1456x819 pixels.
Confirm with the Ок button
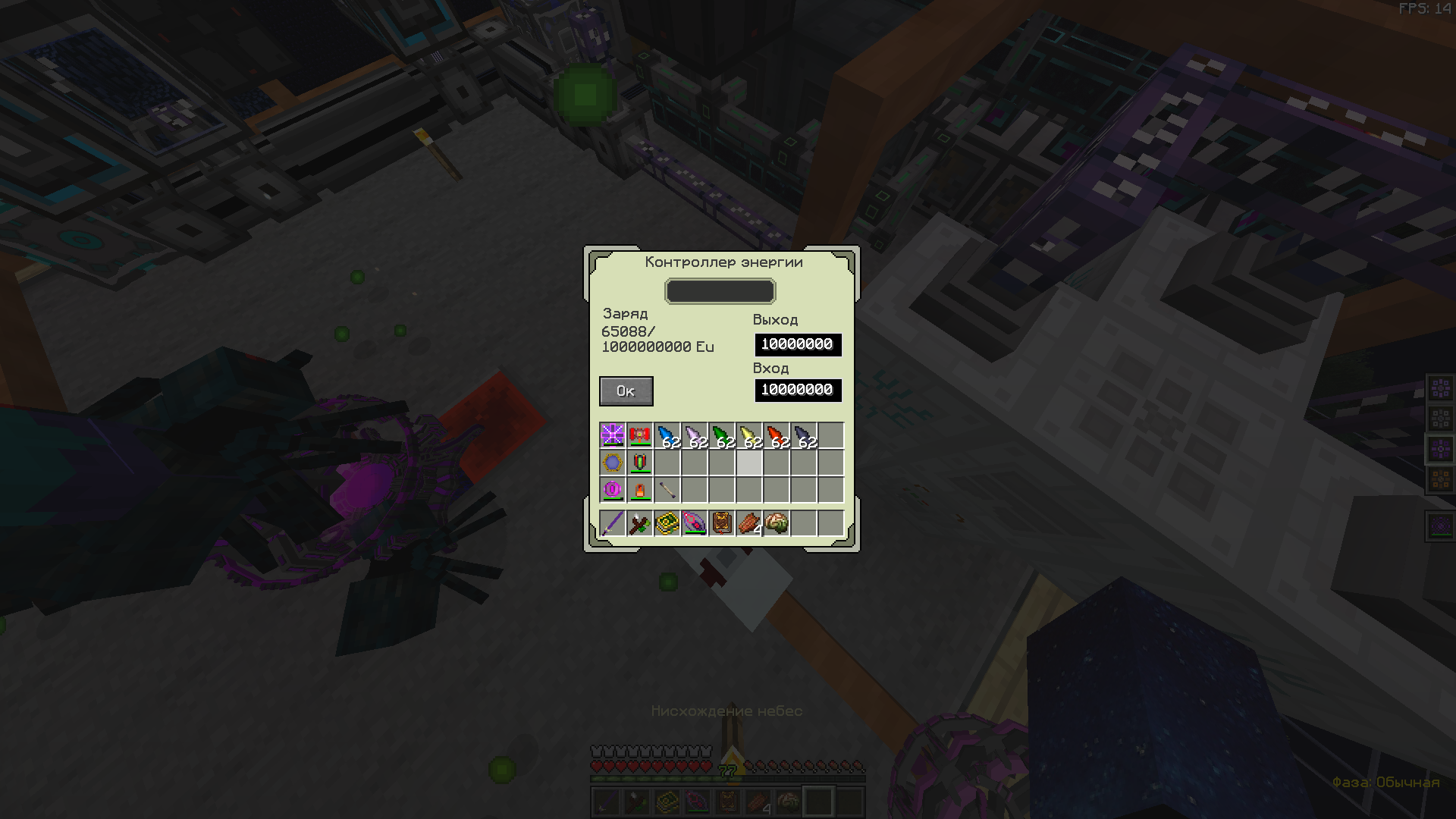tap(626, 391)
